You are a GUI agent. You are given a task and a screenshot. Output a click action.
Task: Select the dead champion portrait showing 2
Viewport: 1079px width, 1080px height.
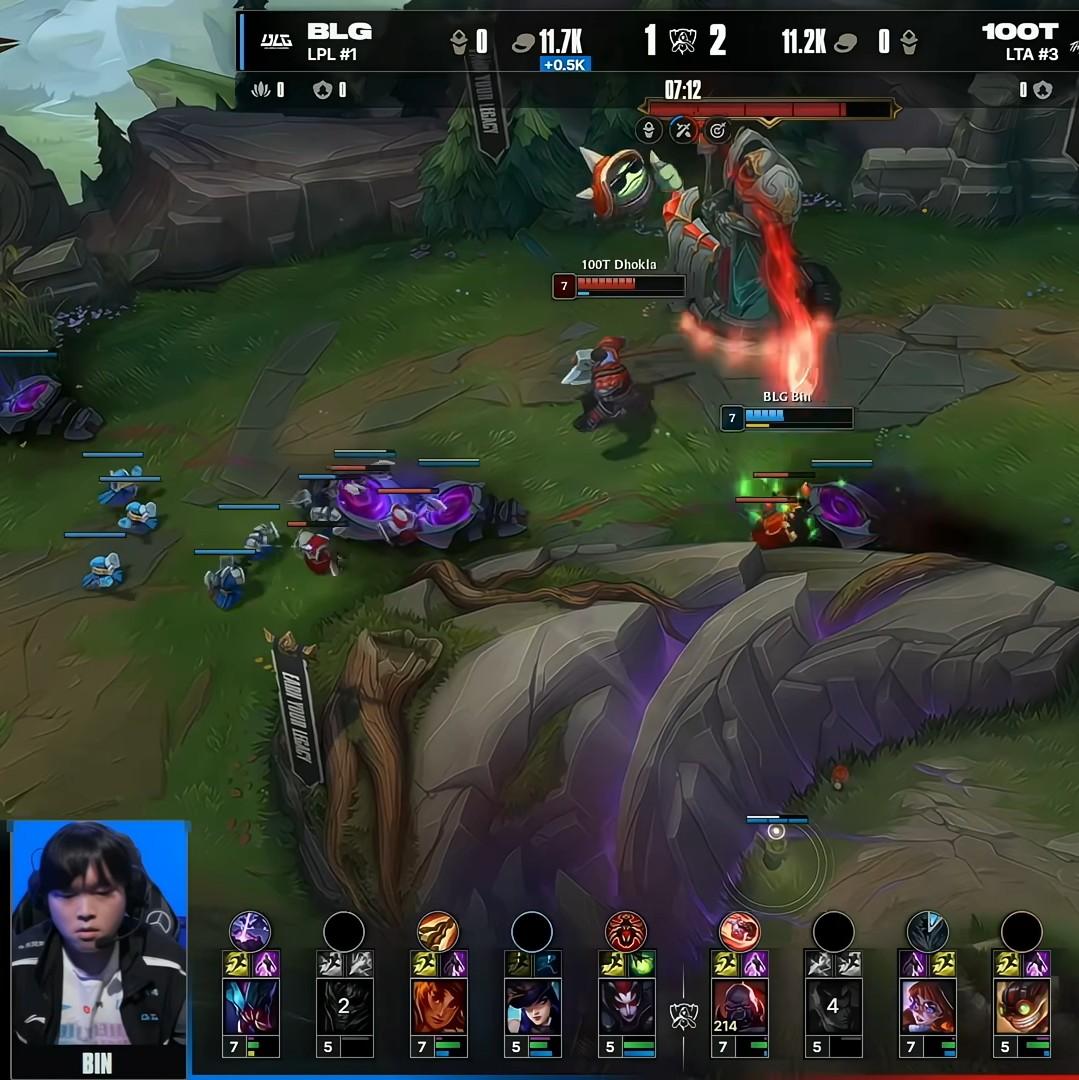[x=344, y=1006]
